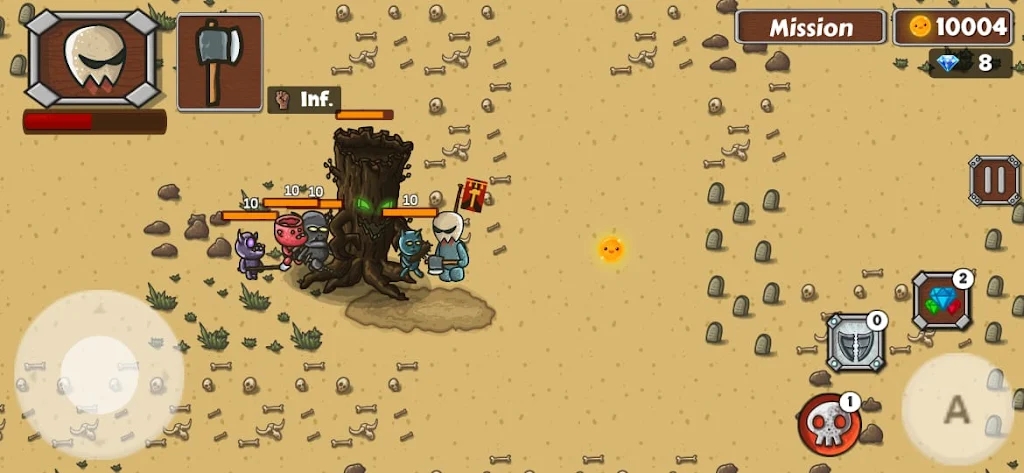This screenshot has width=1024, height=473.
Task: Tap the A attack button
Action: click(x=956, y=408)
